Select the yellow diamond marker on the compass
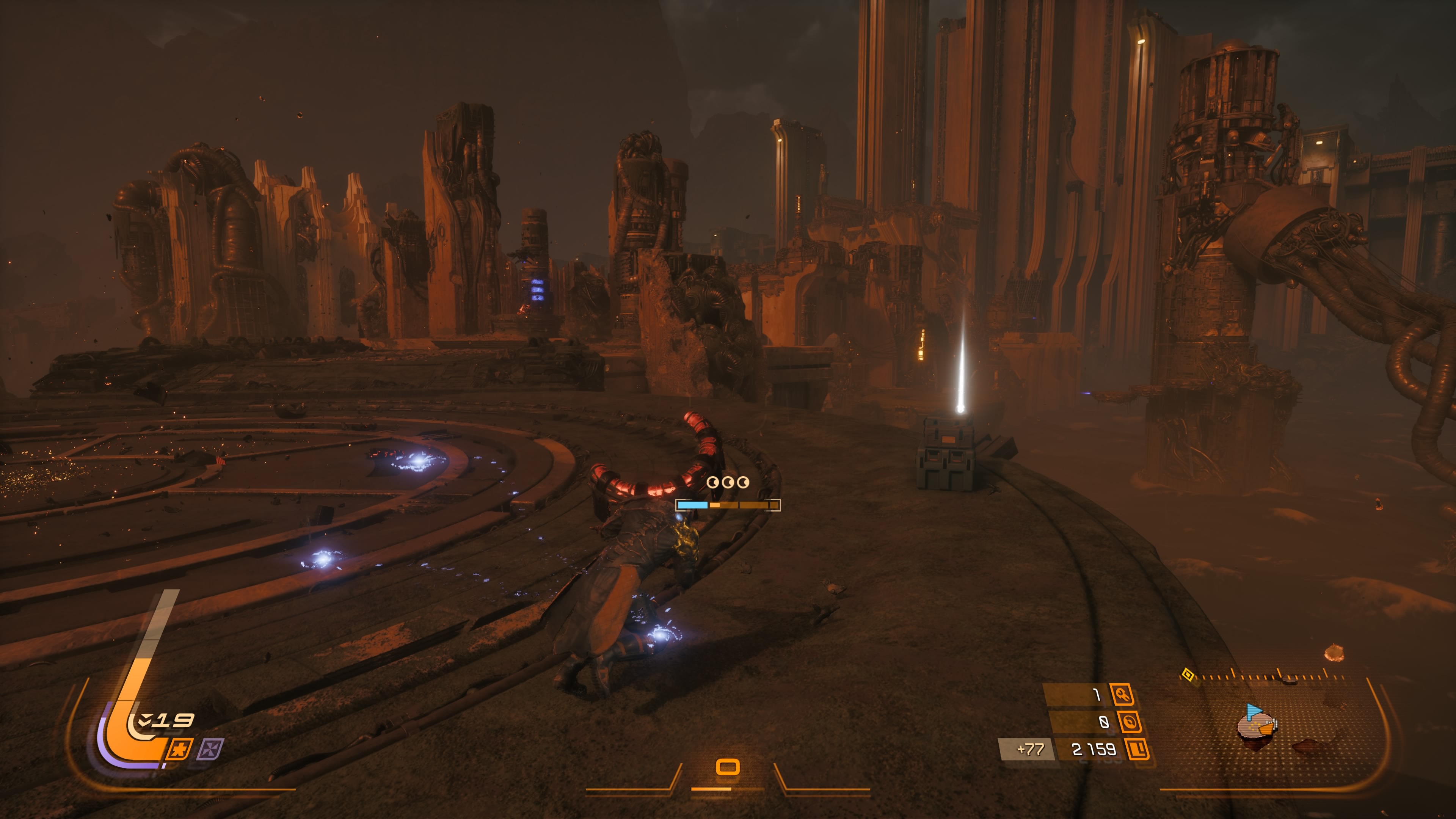Screen dimensions: 1456x819 coord(1188,674)
